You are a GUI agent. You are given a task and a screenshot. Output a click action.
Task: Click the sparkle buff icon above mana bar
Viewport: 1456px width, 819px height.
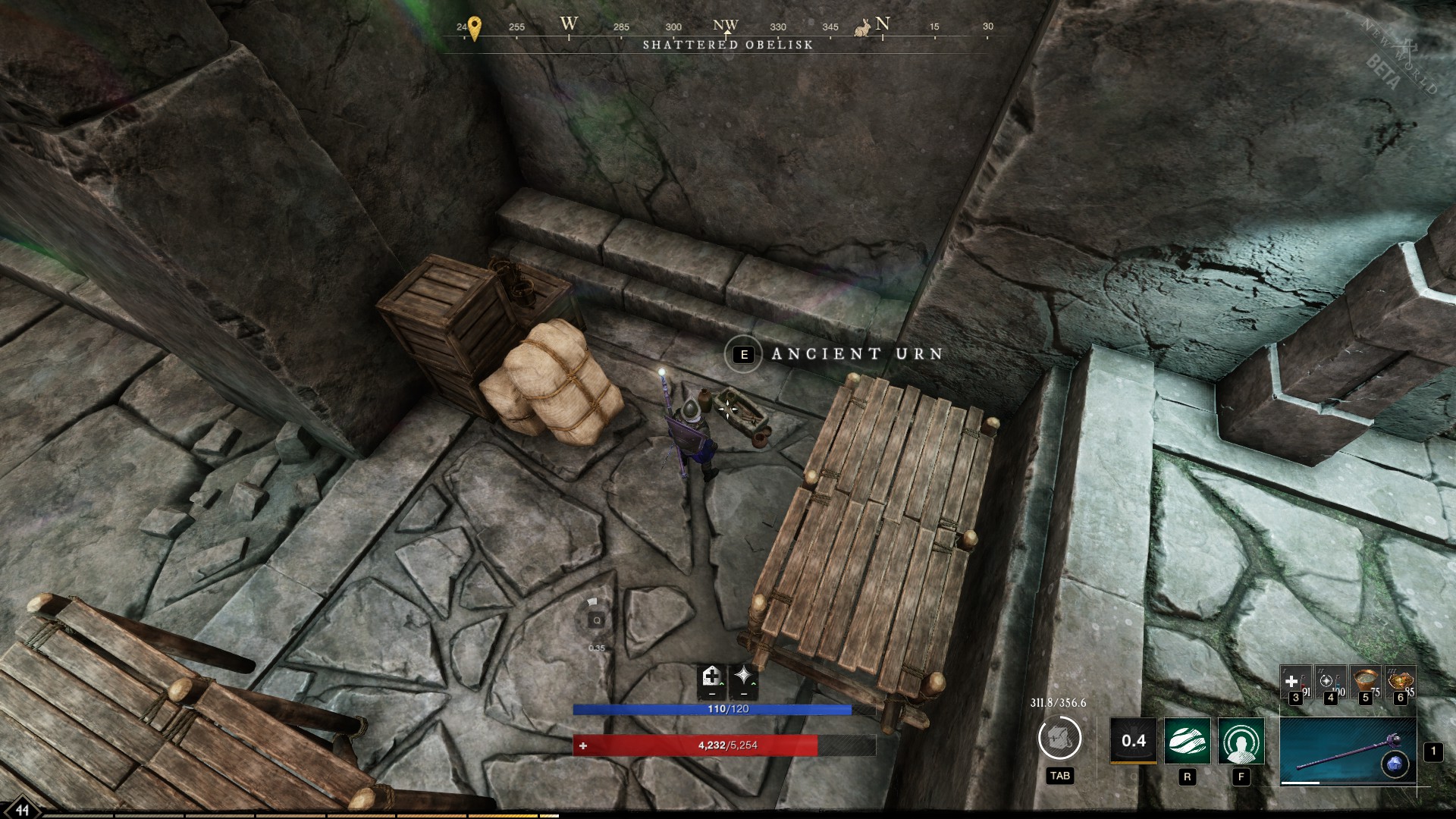[742, 680]
